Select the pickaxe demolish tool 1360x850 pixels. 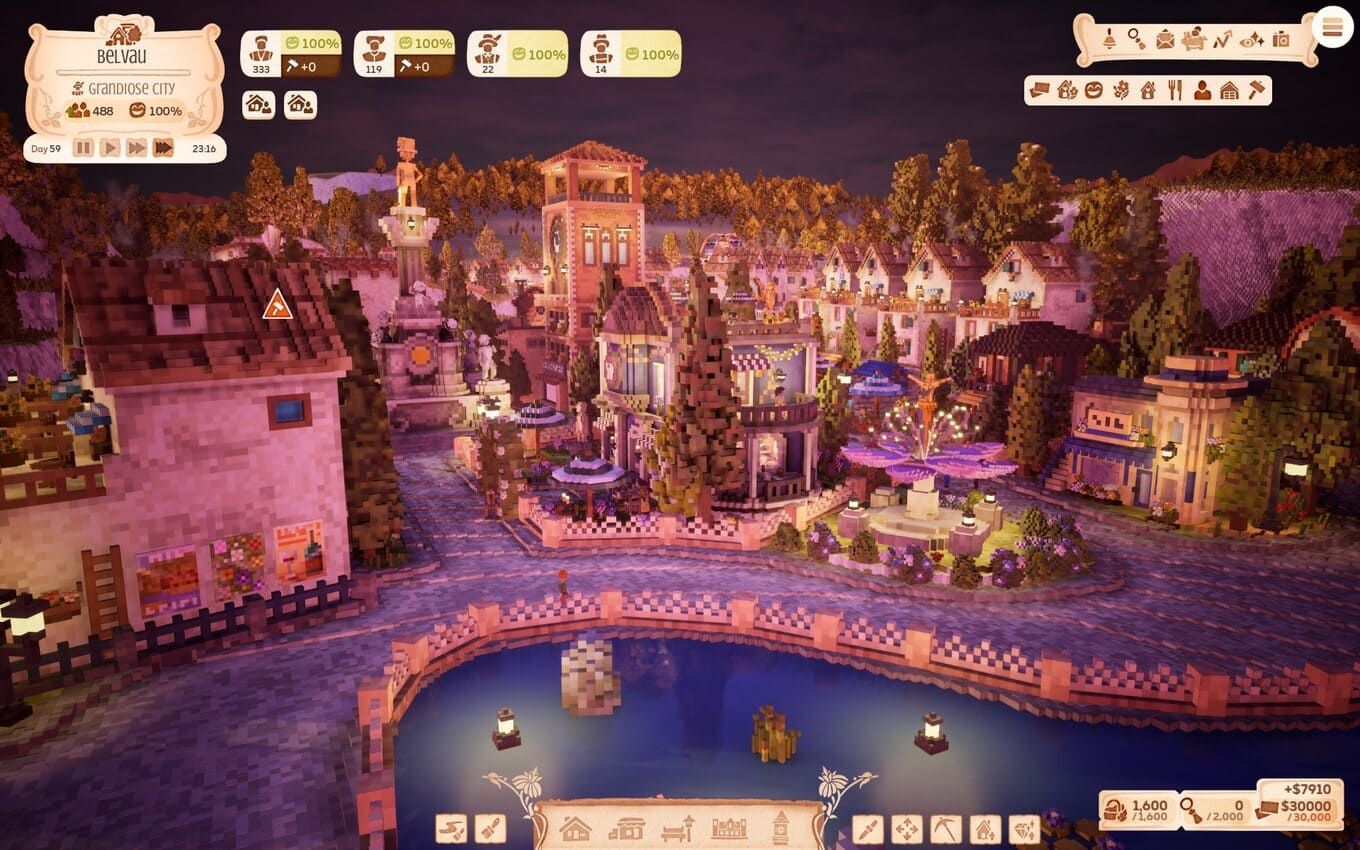(x=945, y=829)
